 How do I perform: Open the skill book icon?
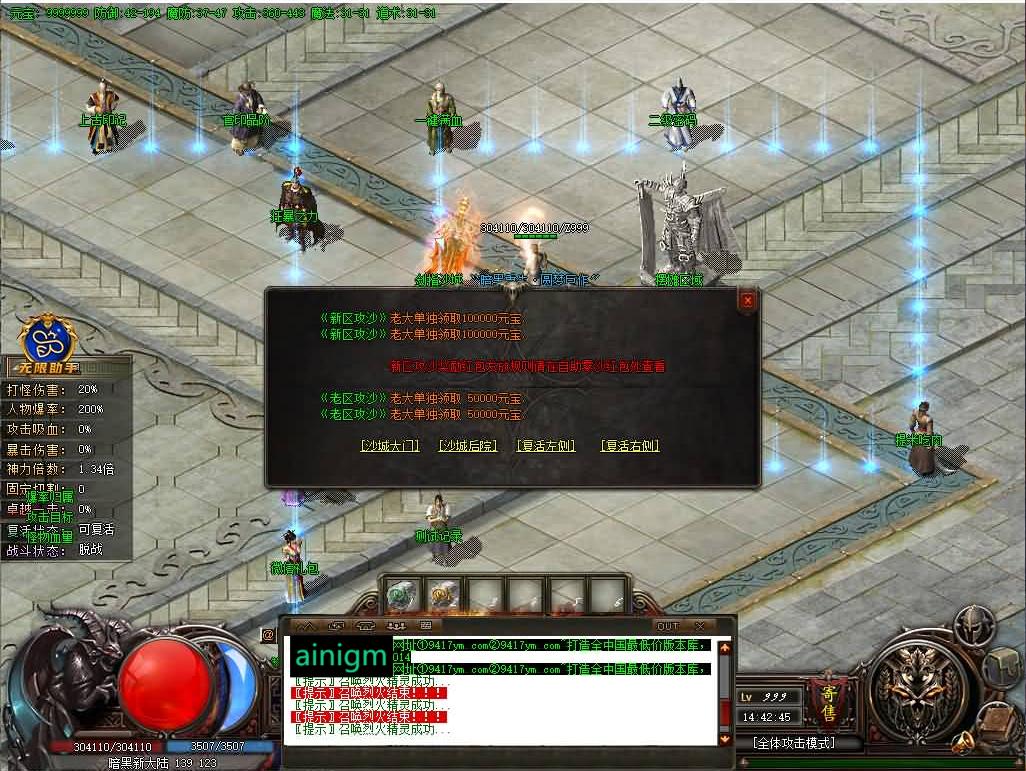point(999,718)
